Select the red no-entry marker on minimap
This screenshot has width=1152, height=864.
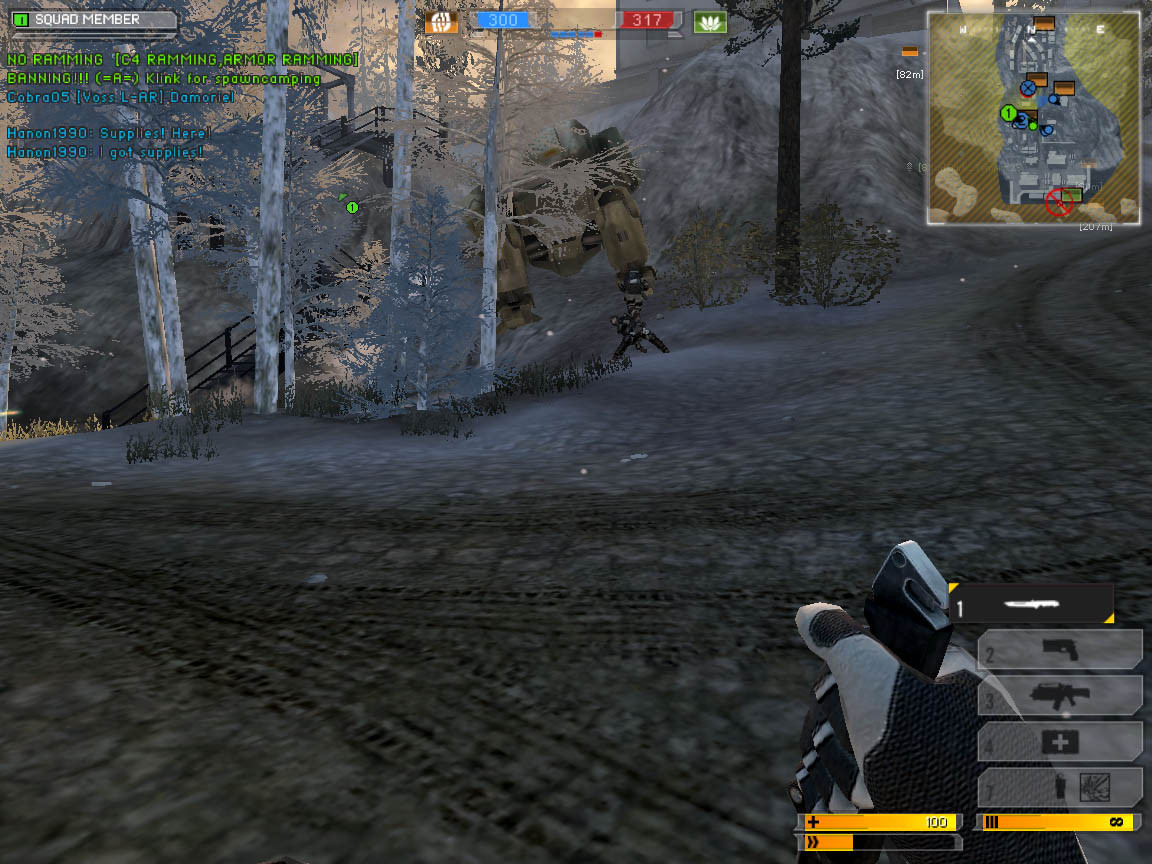[1058, 203]
